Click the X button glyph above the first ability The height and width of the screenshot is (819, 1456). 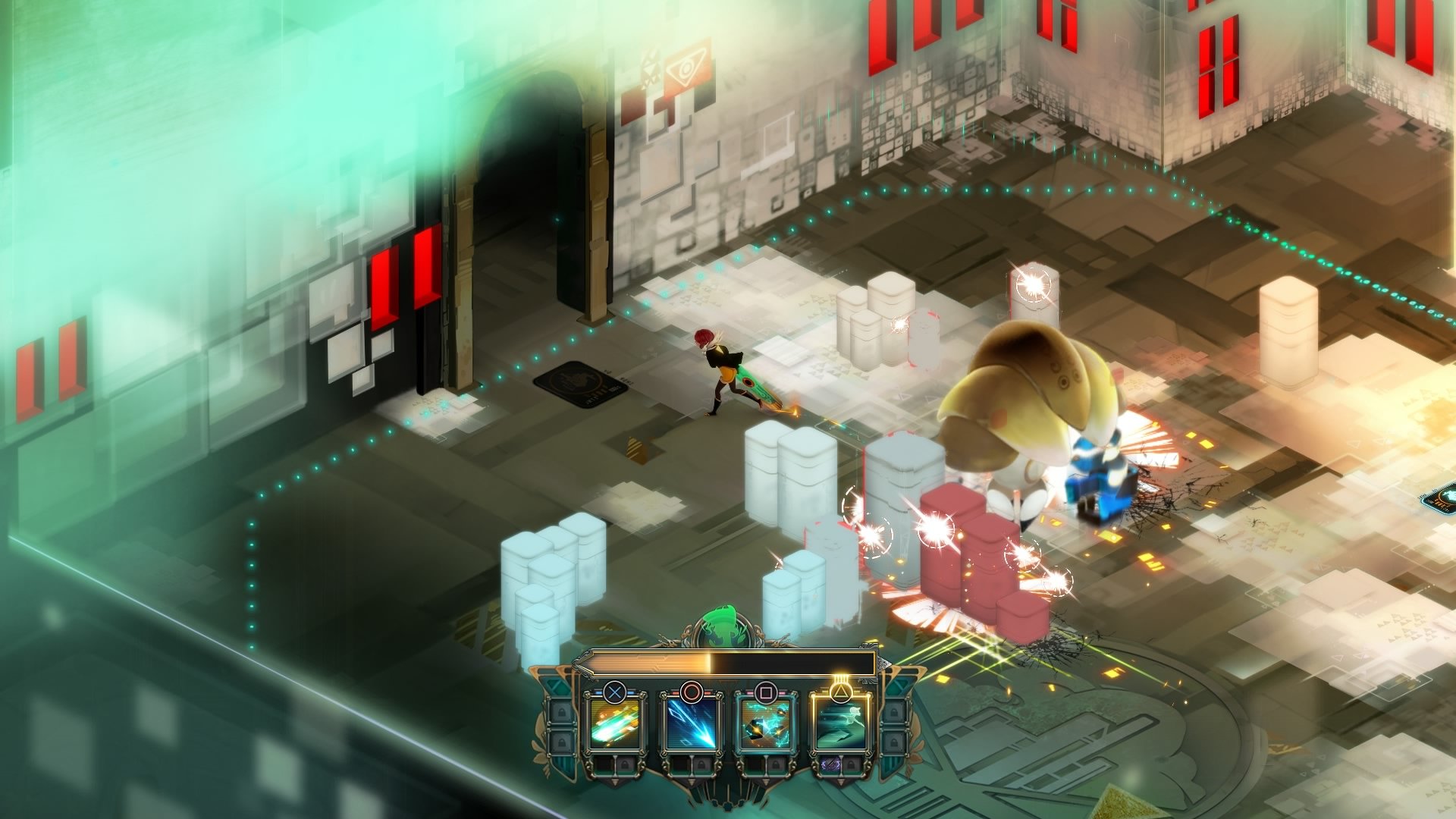coord(614,691)
